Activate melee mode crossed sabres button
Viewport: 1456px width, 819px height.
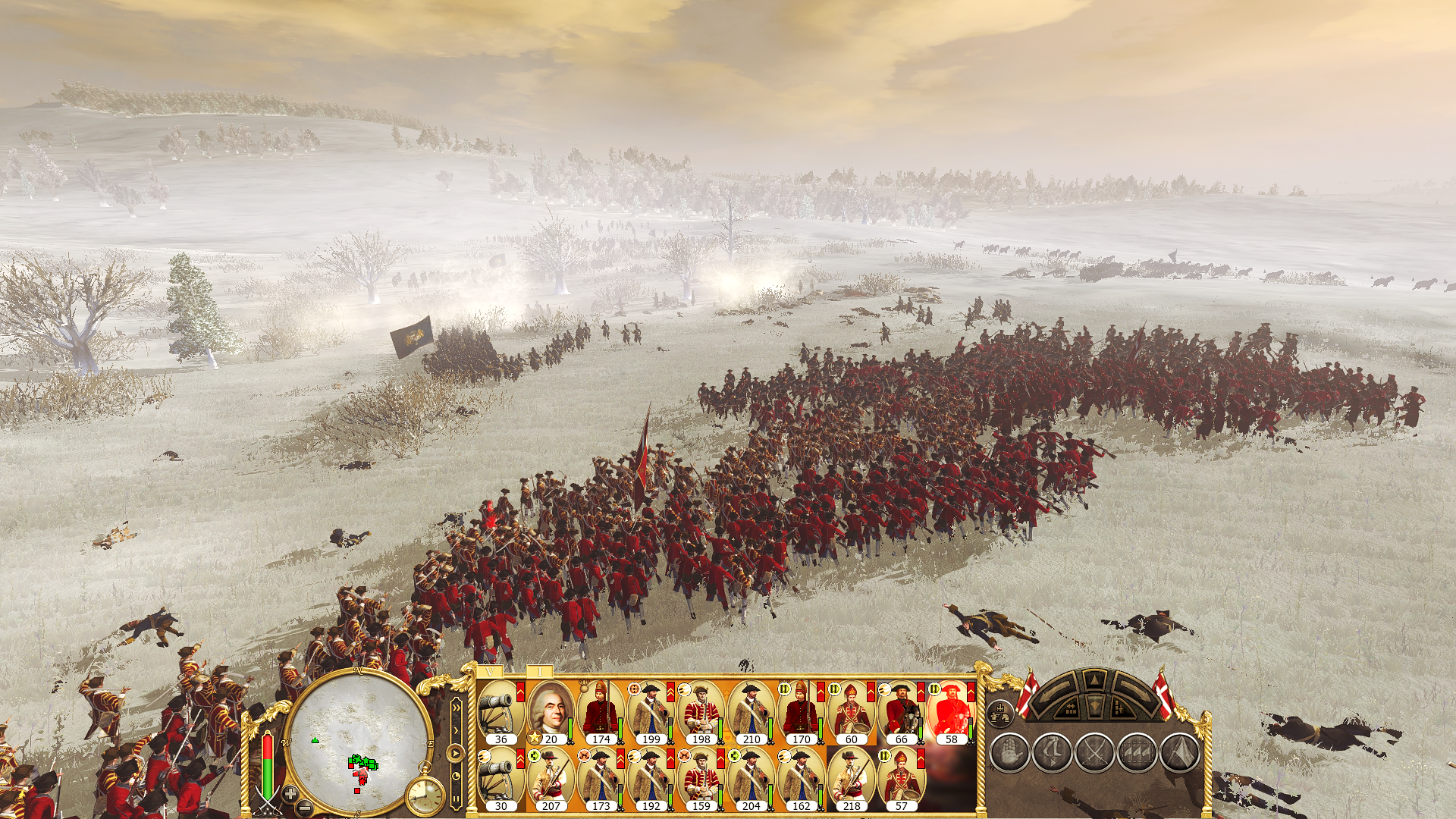(1095, 753)
